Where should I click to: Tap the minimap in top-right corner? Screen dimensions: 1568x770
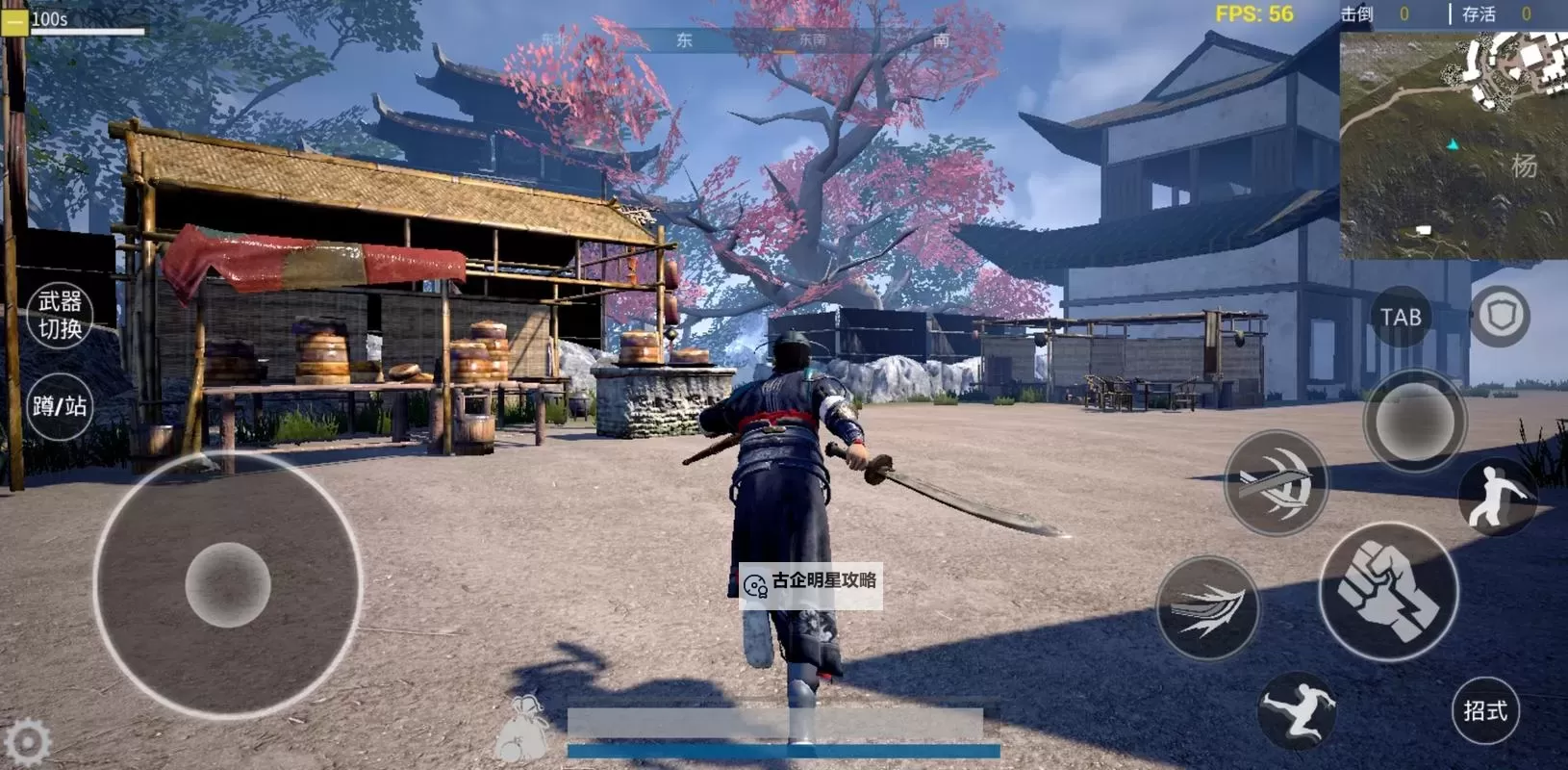click(1453, 144)
